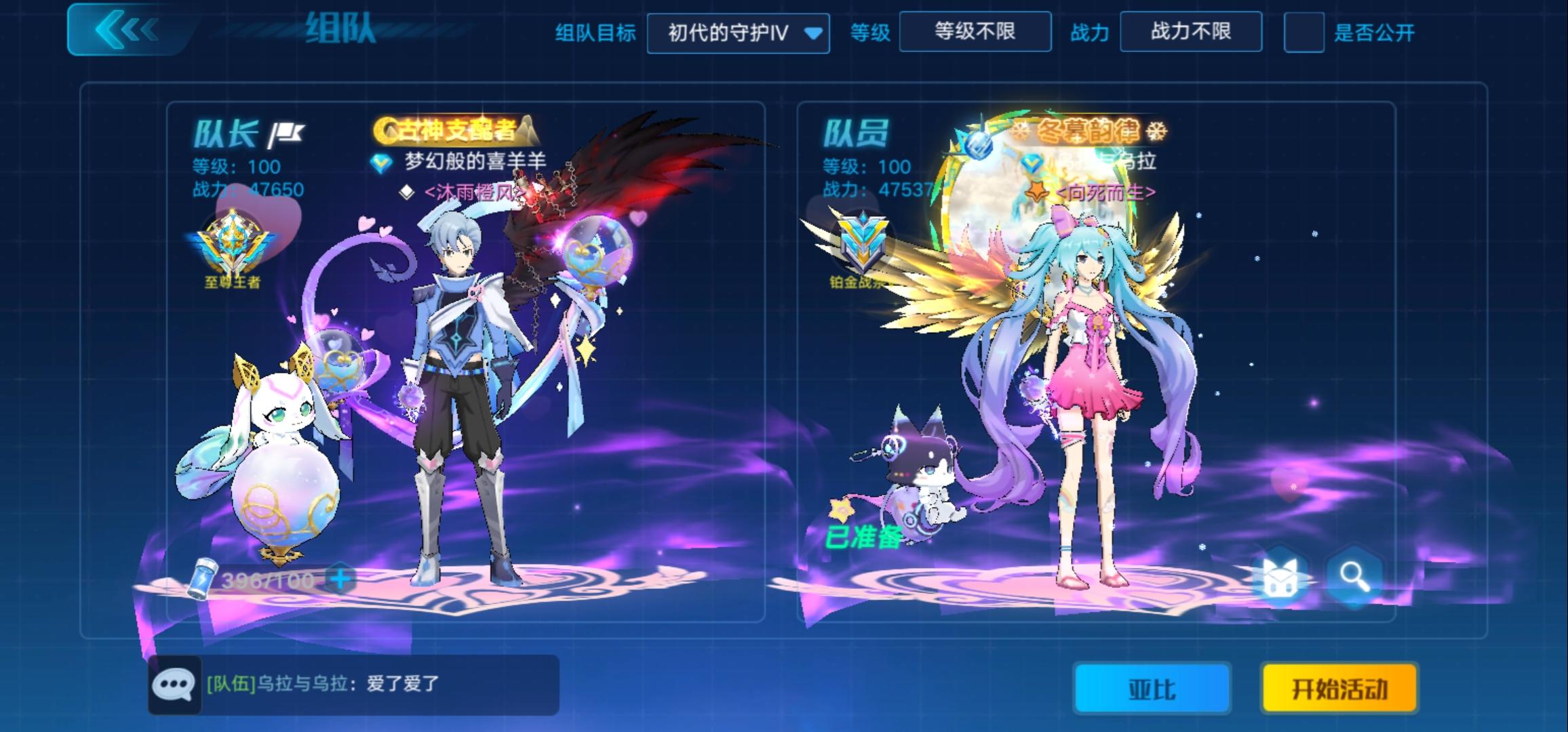Click the diamond badge beside teammate 乌拉

pyautogui.click(x=1034, y=161)
